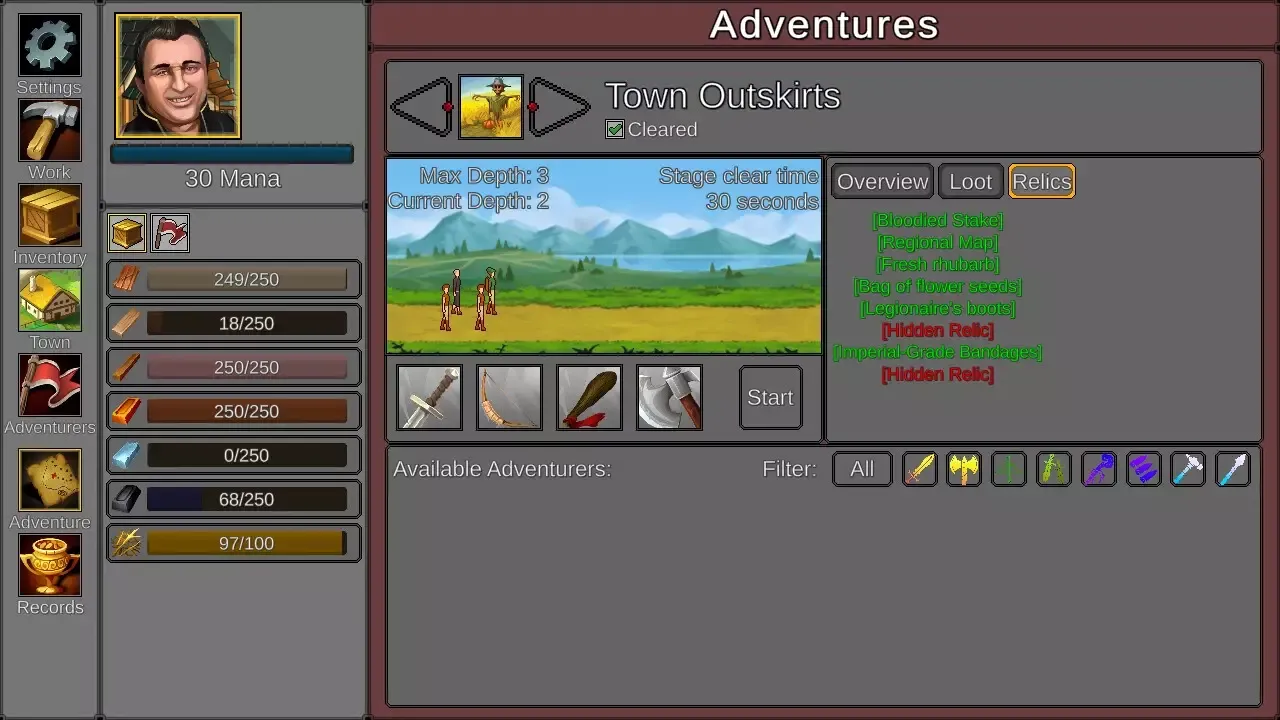Switch to the Loot tab
This screenshot has width=1280, height=720.
[970, 181]
